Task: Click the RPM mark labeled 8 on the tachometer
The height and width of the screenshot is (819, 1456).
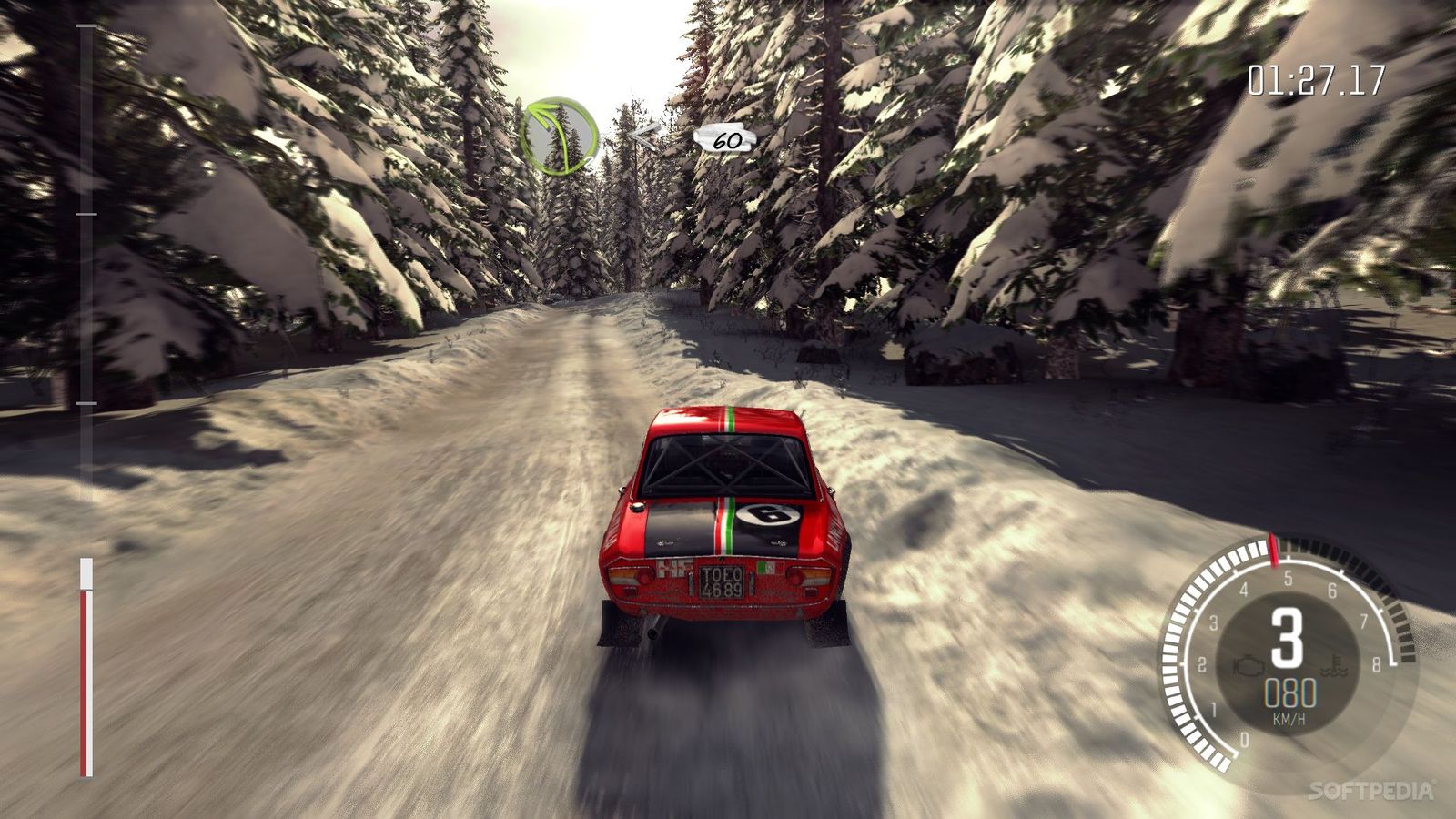Action: (1378, 665)
